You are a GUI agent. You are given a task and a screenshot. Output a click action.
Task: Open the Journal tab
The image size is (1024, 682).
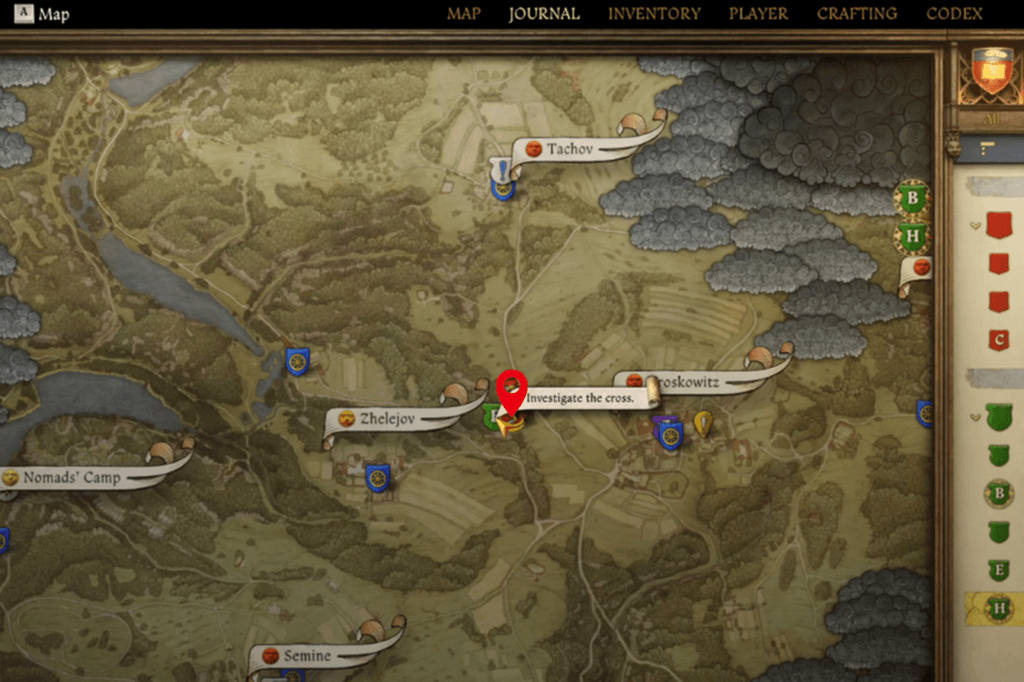543,14
